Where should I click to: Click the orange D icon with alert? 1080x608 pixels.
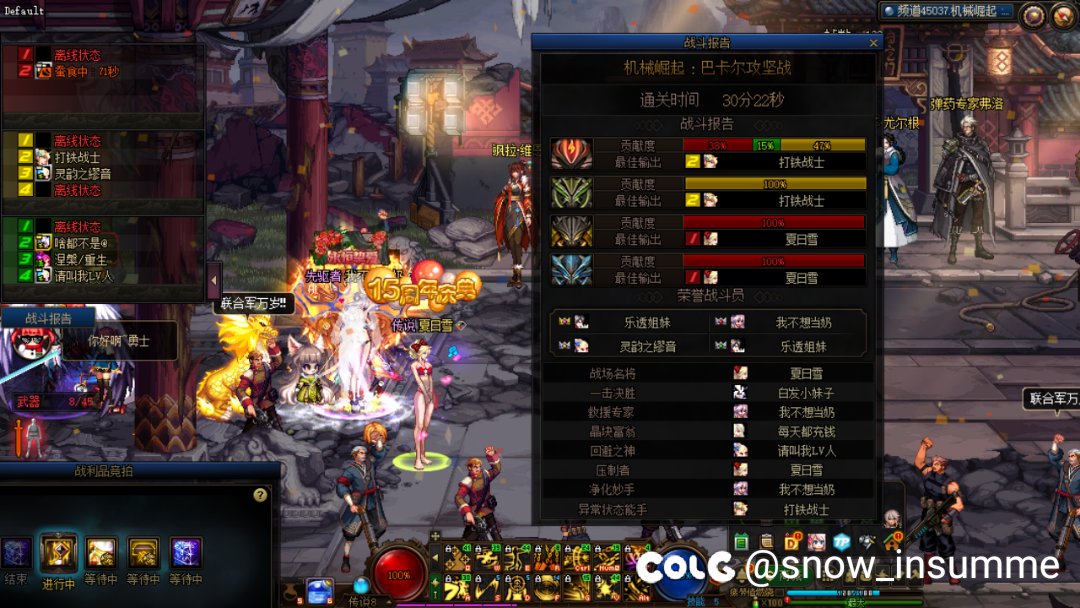click(792, 542)
